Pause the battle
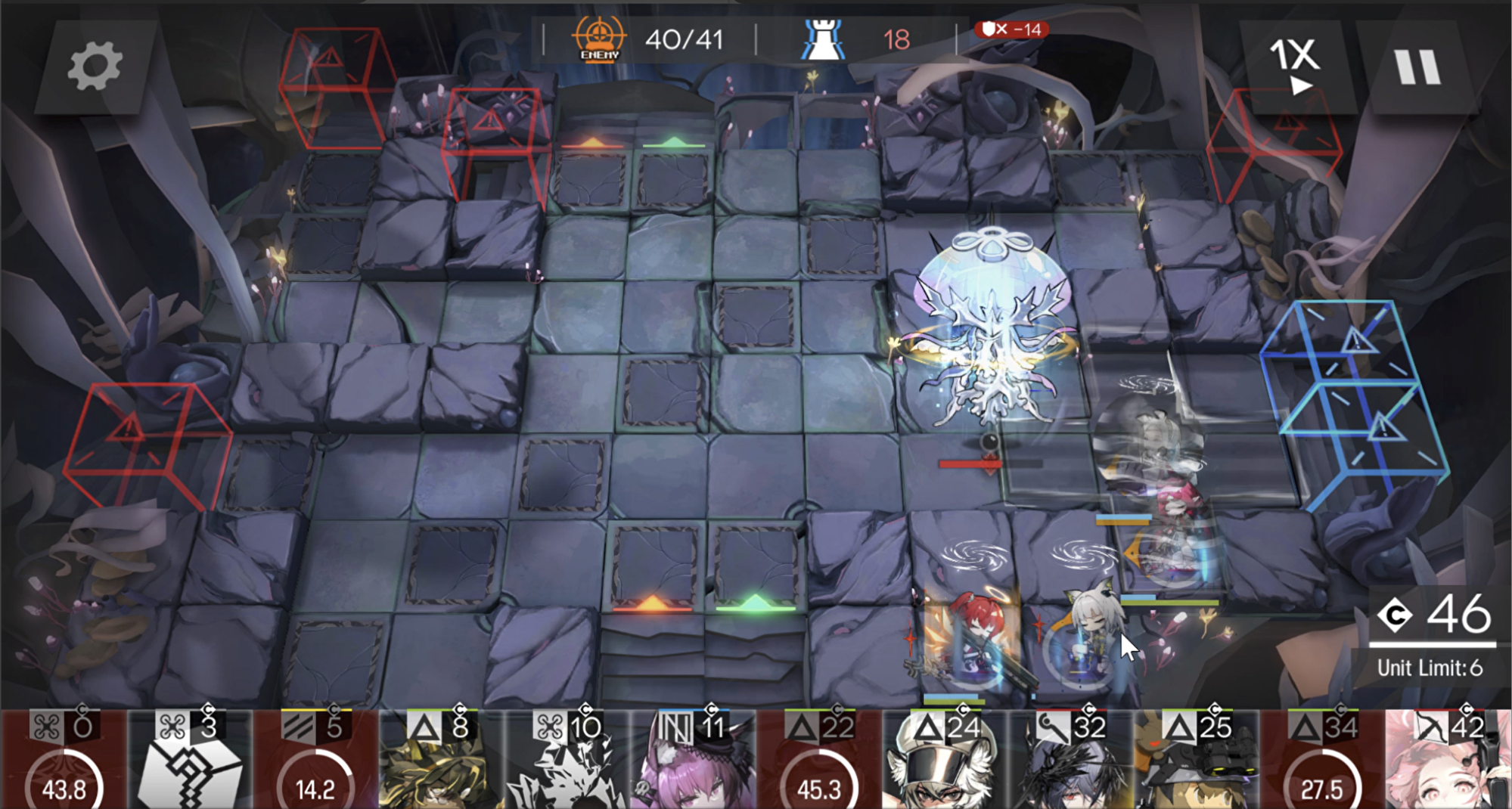 click(1417, 67)
